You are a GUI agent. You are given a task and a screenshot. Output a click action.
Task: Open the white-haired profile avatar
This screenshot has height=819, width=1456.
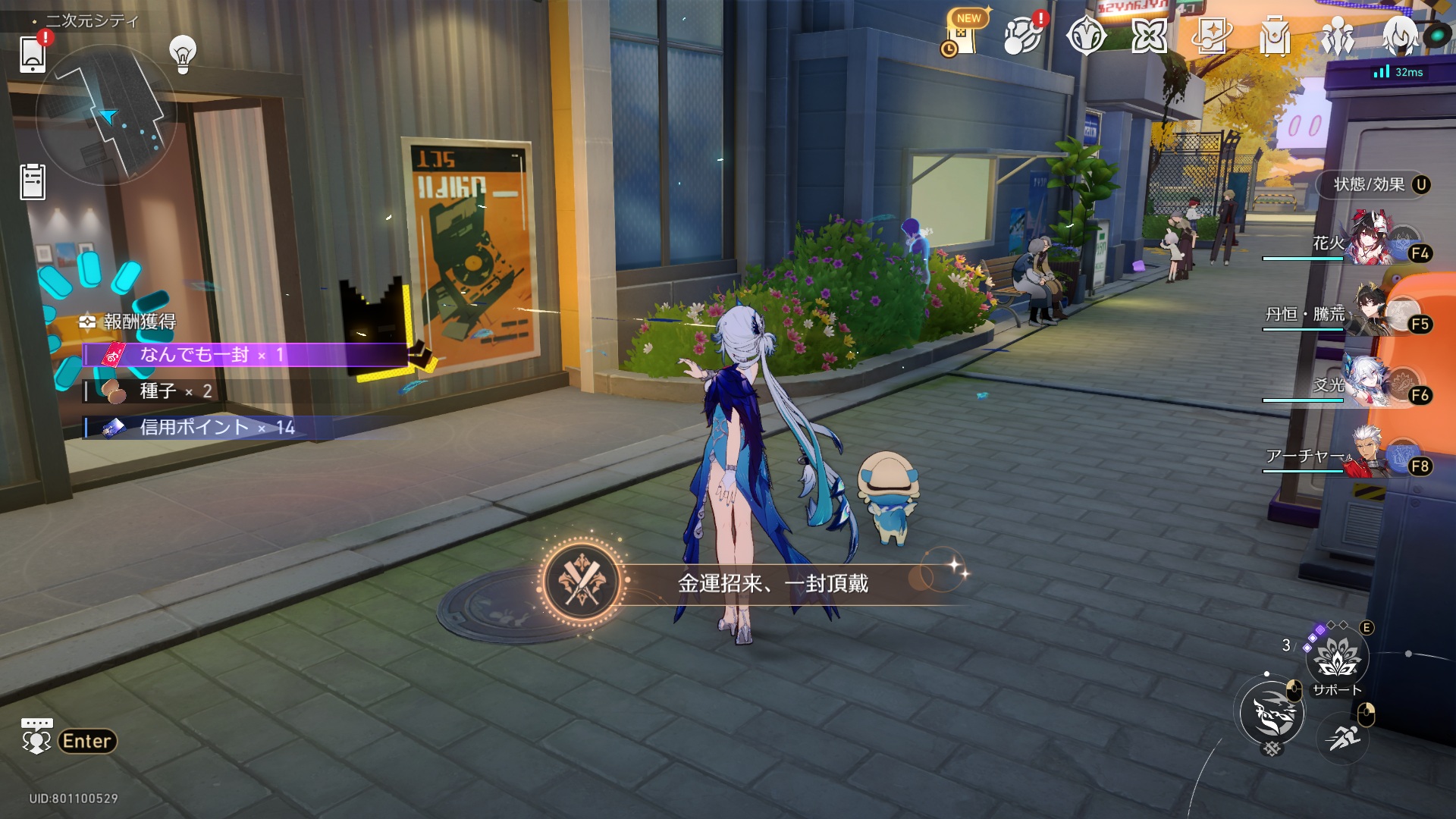pos(1400,36)
